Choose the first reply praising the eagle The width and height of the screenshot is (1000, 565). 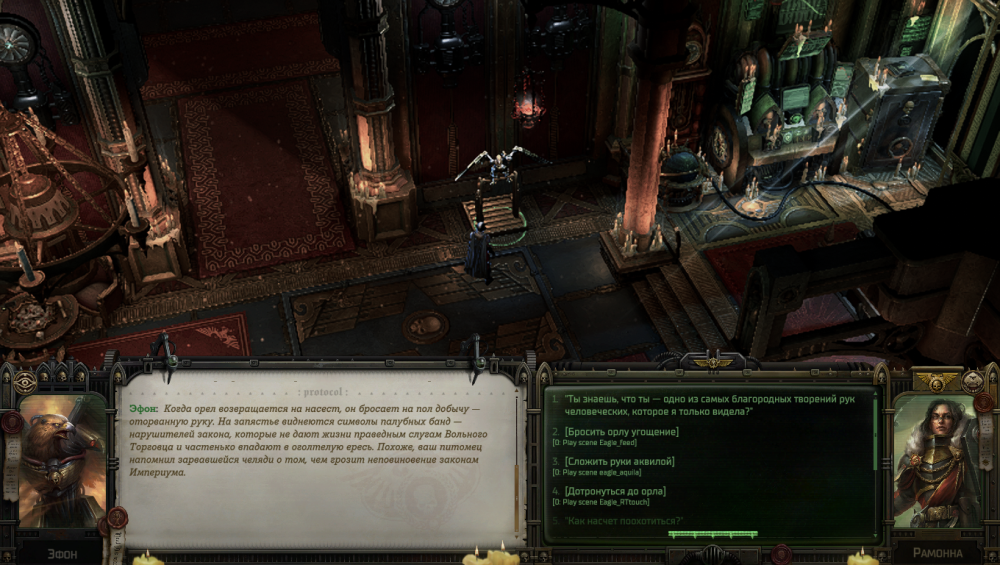(708, 404)
